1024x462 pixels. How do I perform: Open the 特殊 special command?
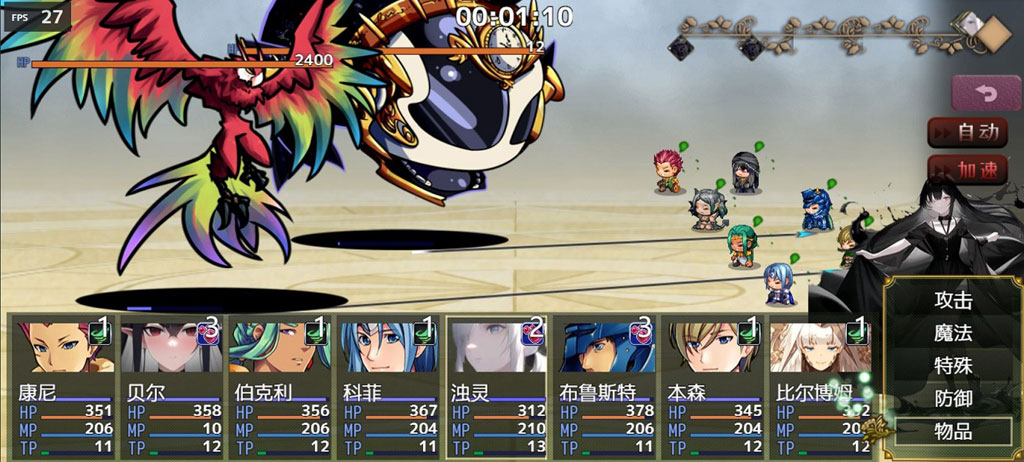tap(952, 366)
